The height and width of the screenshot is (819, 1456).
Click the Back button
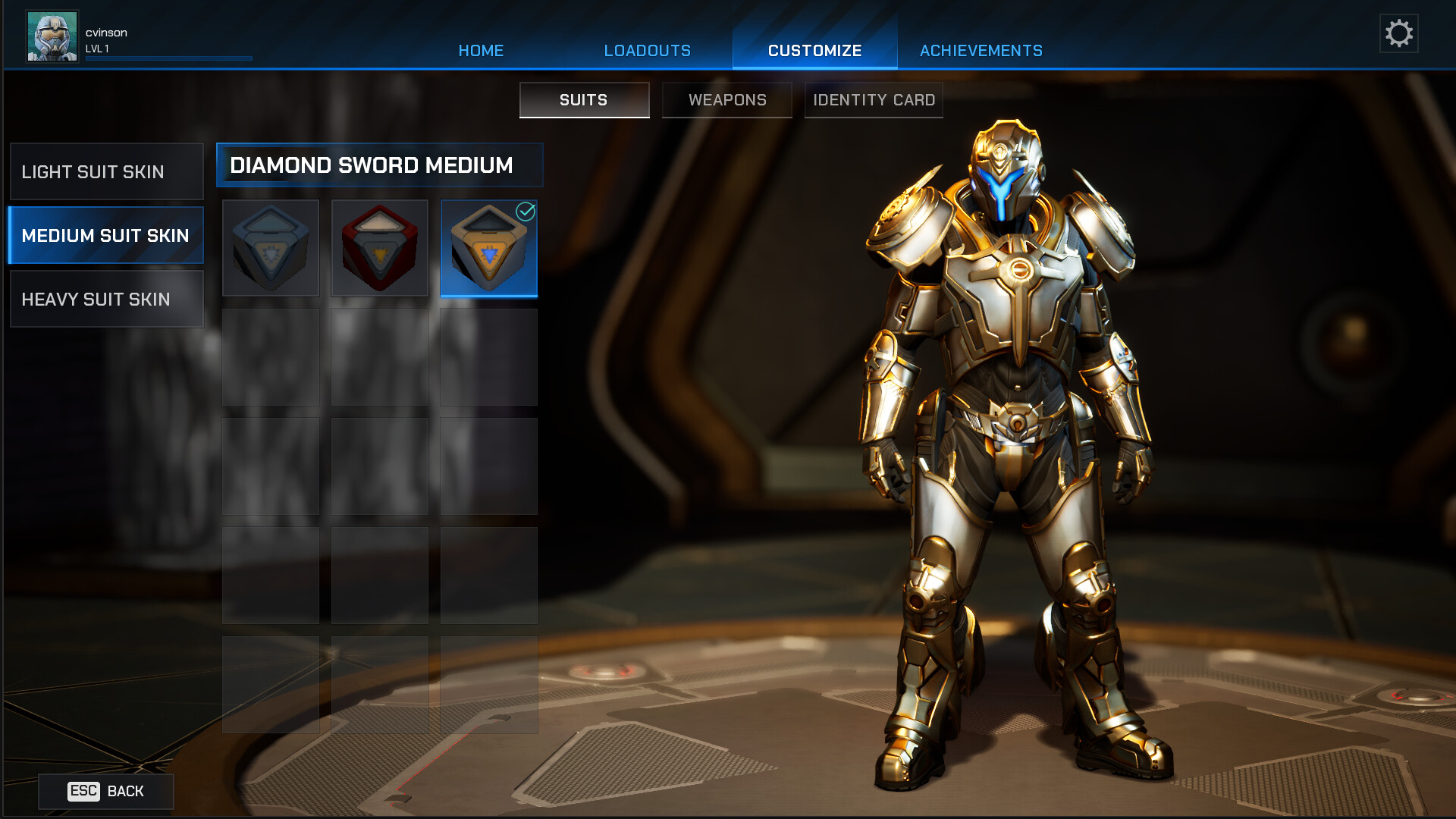point(106,792)
